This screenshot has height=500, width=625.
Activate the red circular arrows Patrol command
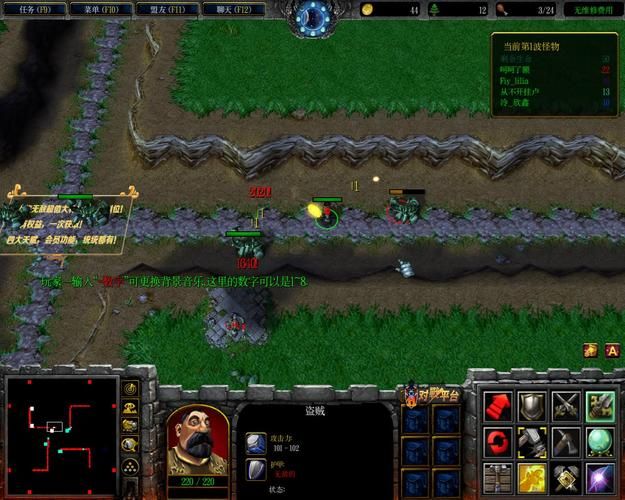tap(497, 440)
